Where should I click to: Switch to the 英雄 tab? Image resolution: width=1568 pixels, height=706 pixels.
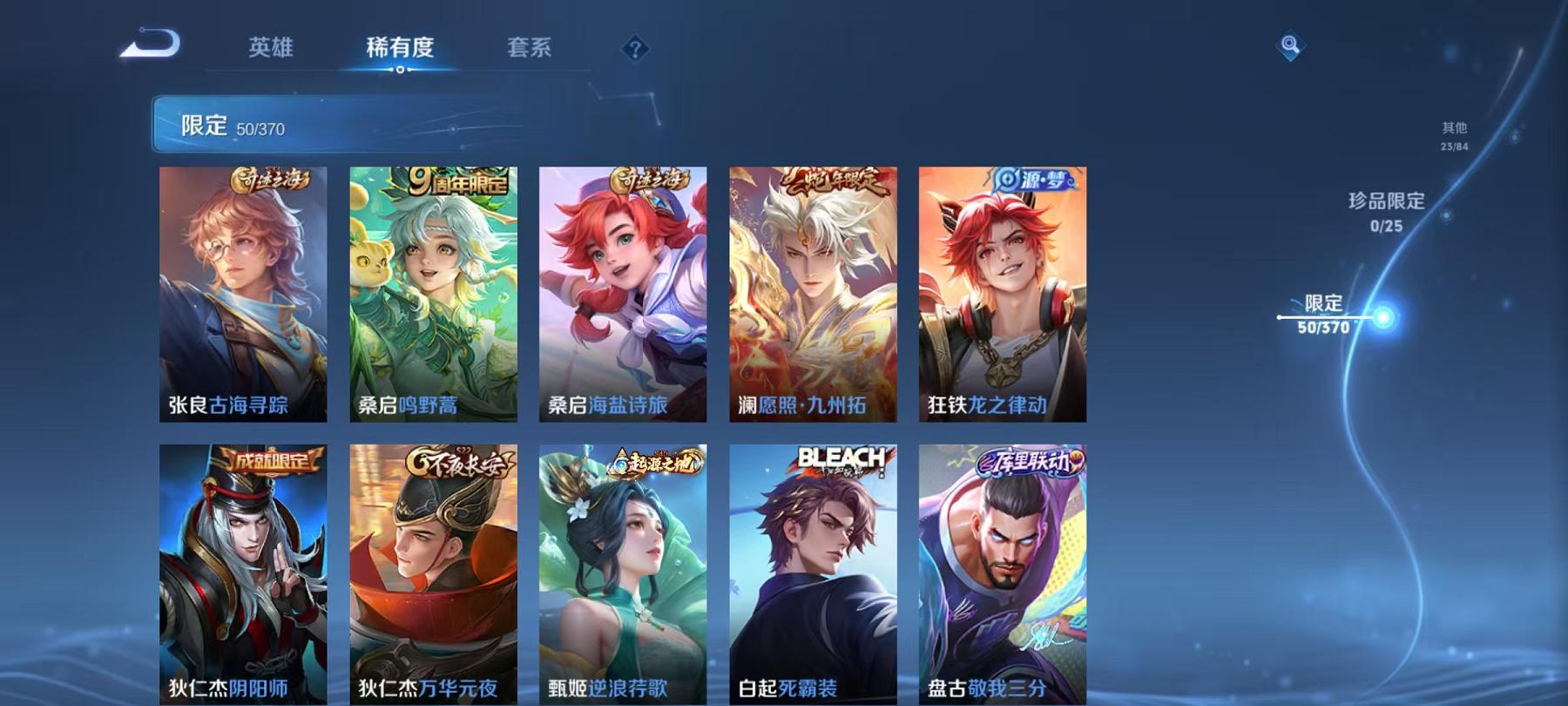coord(270,50)
